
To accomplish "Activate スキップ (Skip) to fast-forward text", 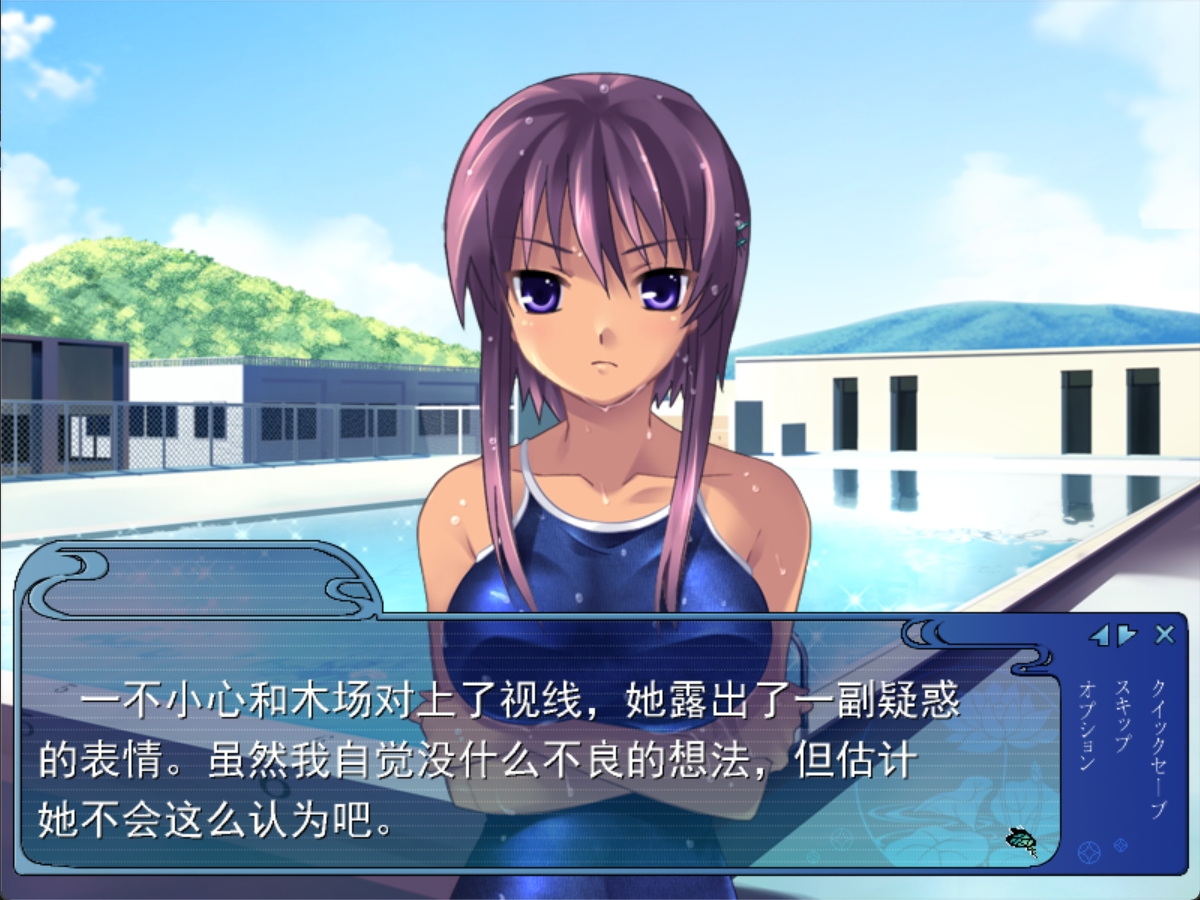I will click(1123, 716).
